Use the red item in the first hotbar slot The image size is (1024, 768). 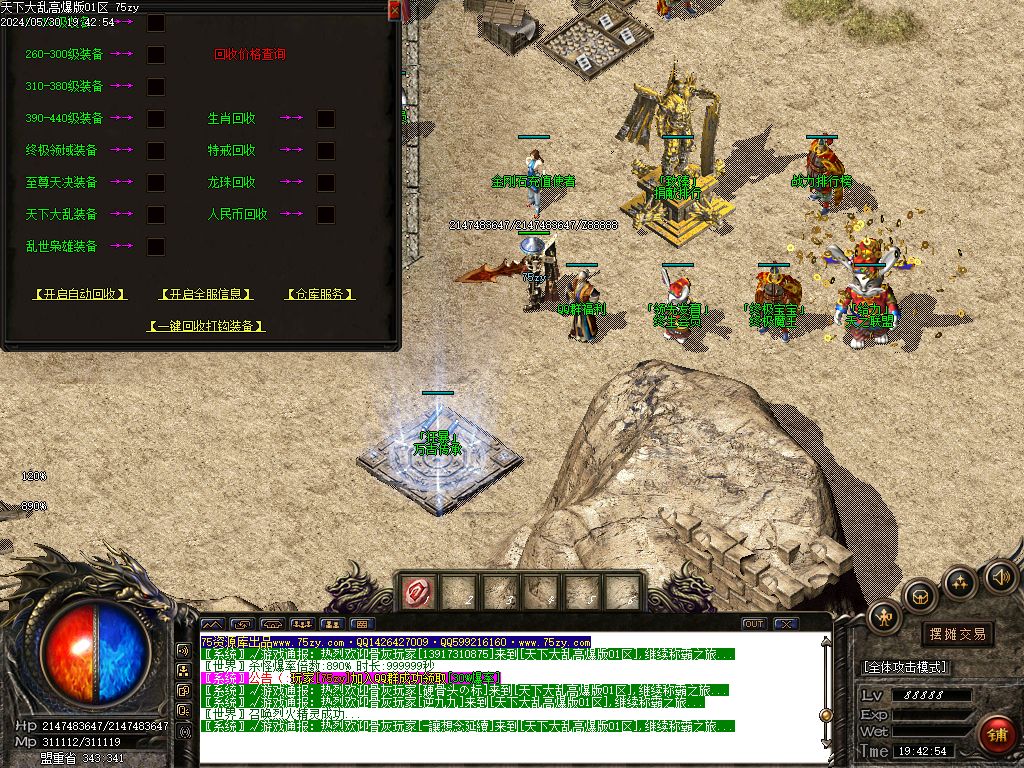(x=417, y=593)
